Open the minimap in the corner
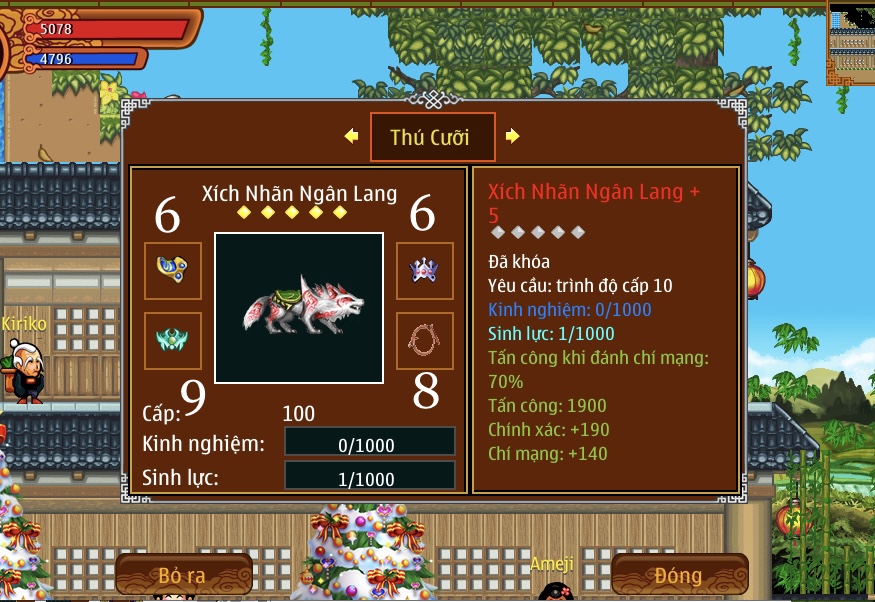The width and height of the screenshot is (875, 602). pos(851,43)
